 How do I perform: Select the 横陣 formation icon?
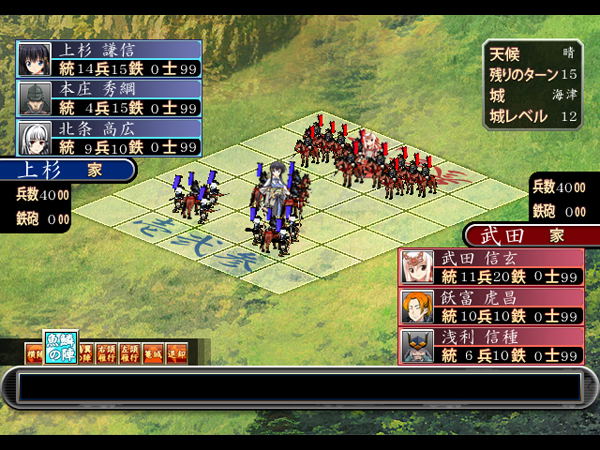34,353
